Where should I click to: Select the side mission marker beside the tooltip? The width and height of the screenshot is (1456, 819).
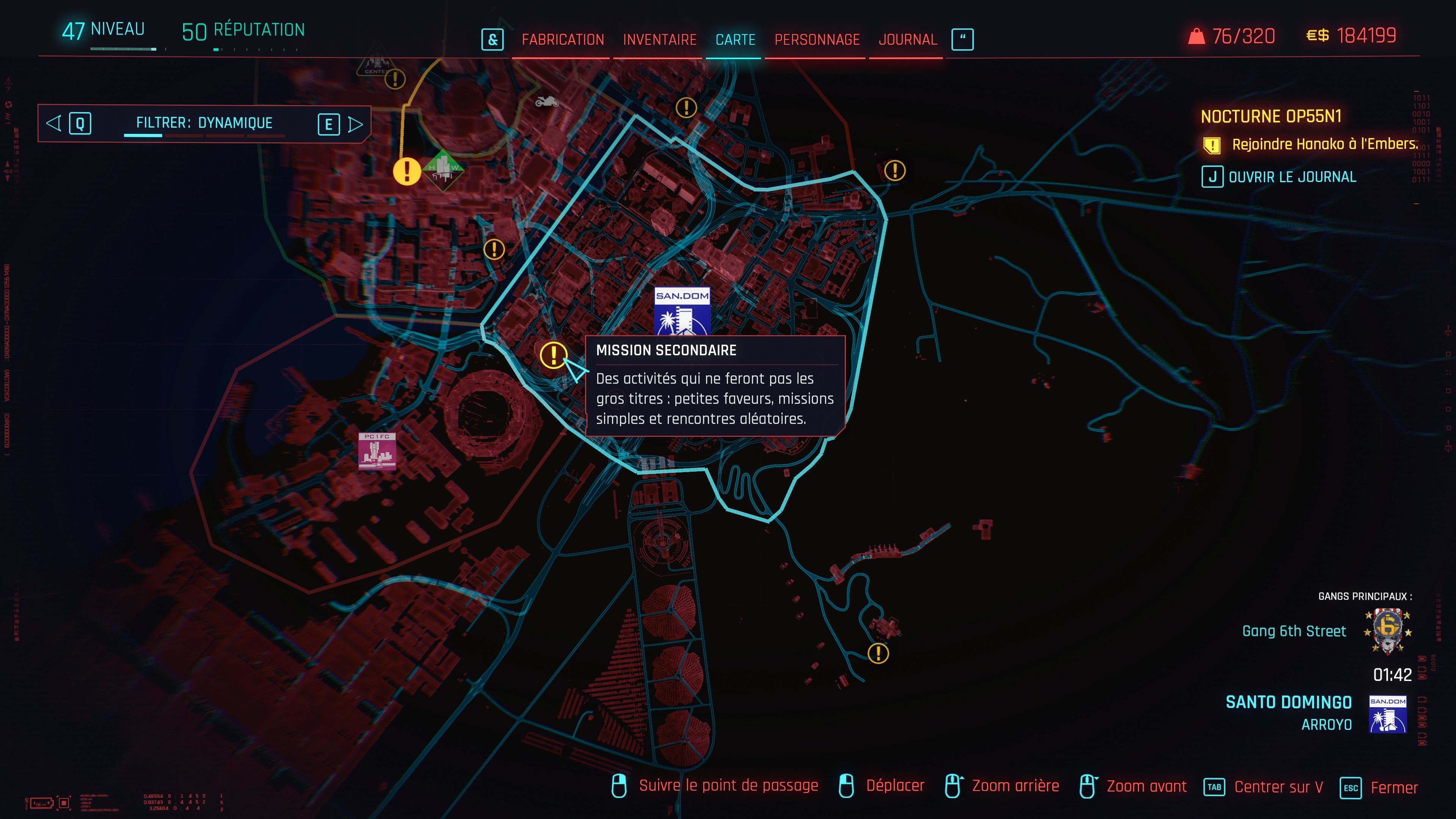(553, 355)
